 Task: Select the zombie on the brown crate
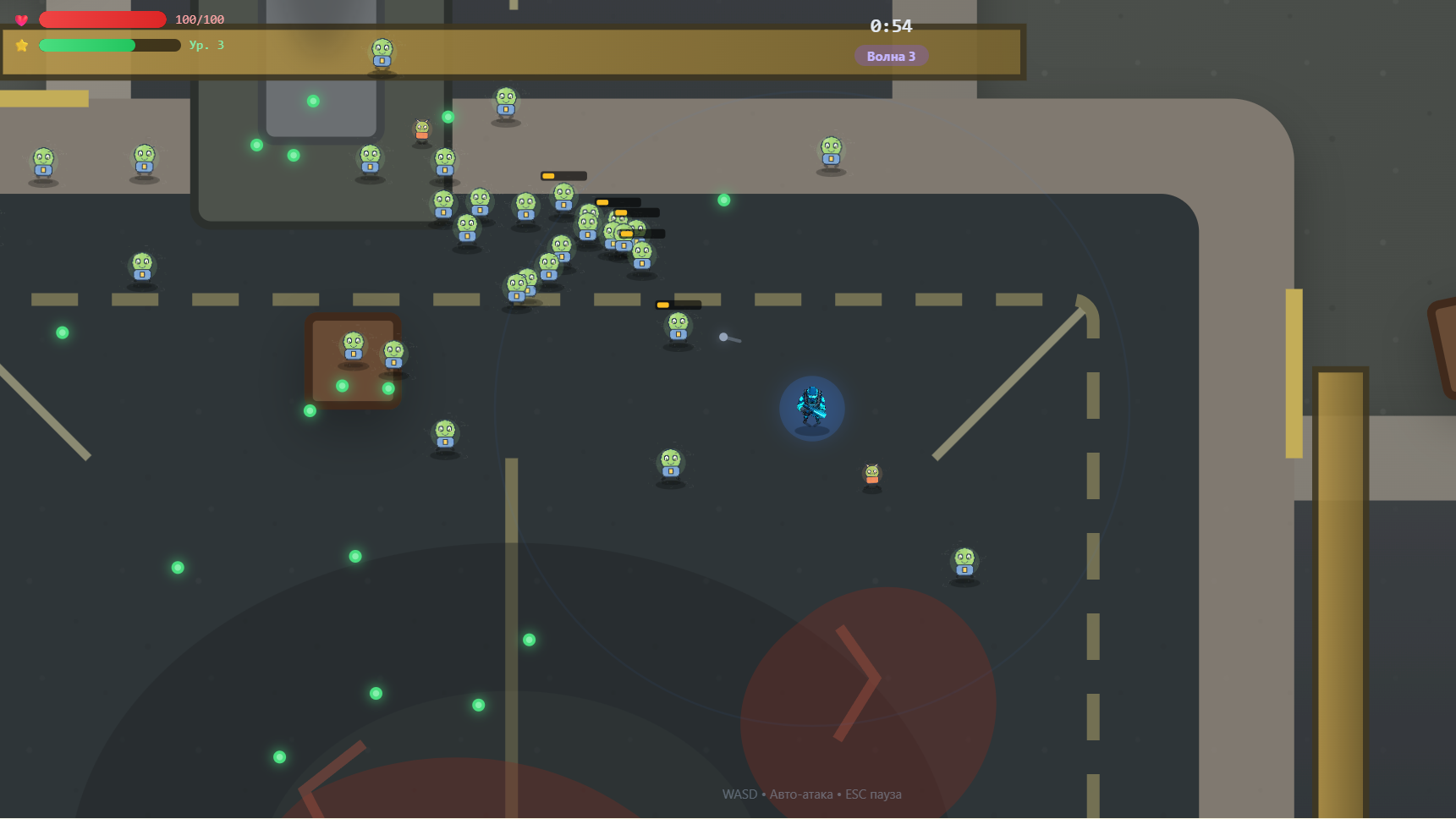[353, 345]
